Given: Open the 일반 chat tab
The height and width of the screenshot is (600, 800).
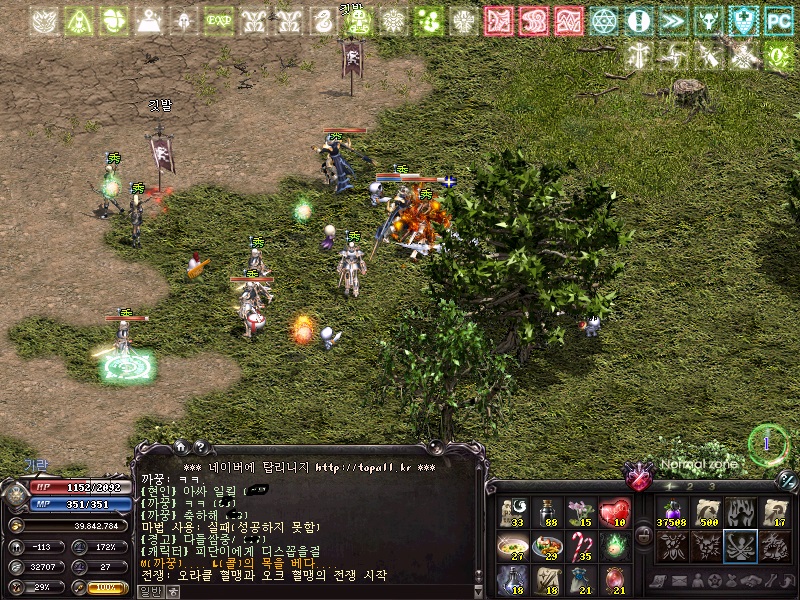Looking at the screenshot, I should 149,591.
